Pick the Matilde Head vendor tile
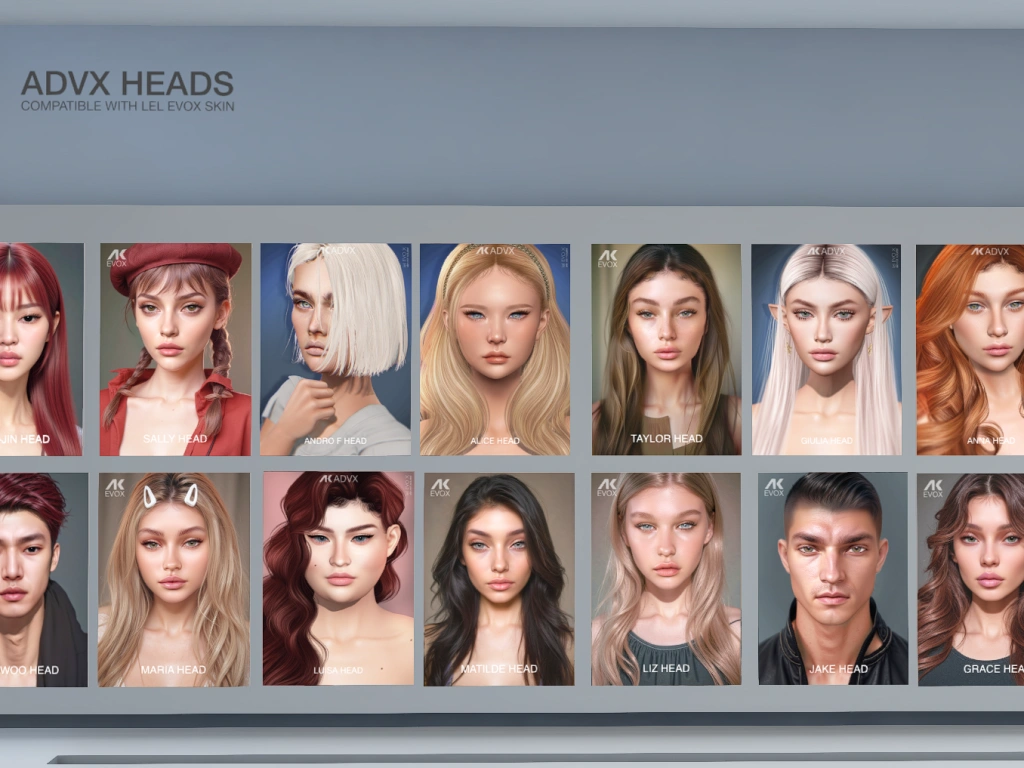1024x768 pixels. pyautogui.click(x=498, y=579)
